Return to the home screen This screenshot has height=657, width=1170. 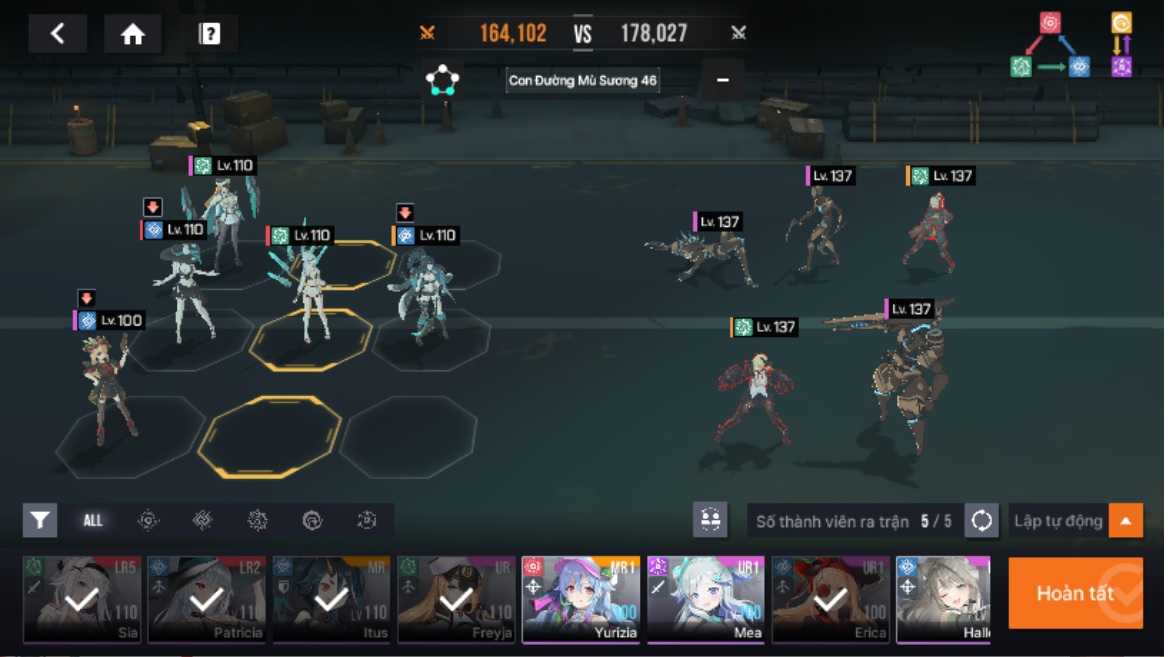pos(133,34)
